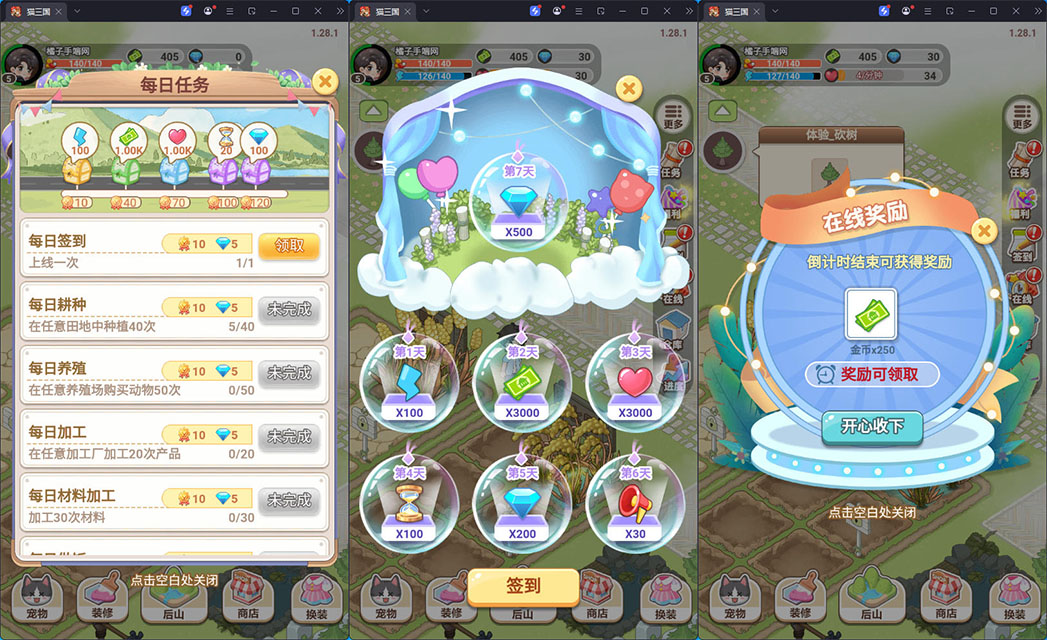1047x640 pixels.
Task: Select the 第1天 lightning X100 bubble
Action: 409,382
